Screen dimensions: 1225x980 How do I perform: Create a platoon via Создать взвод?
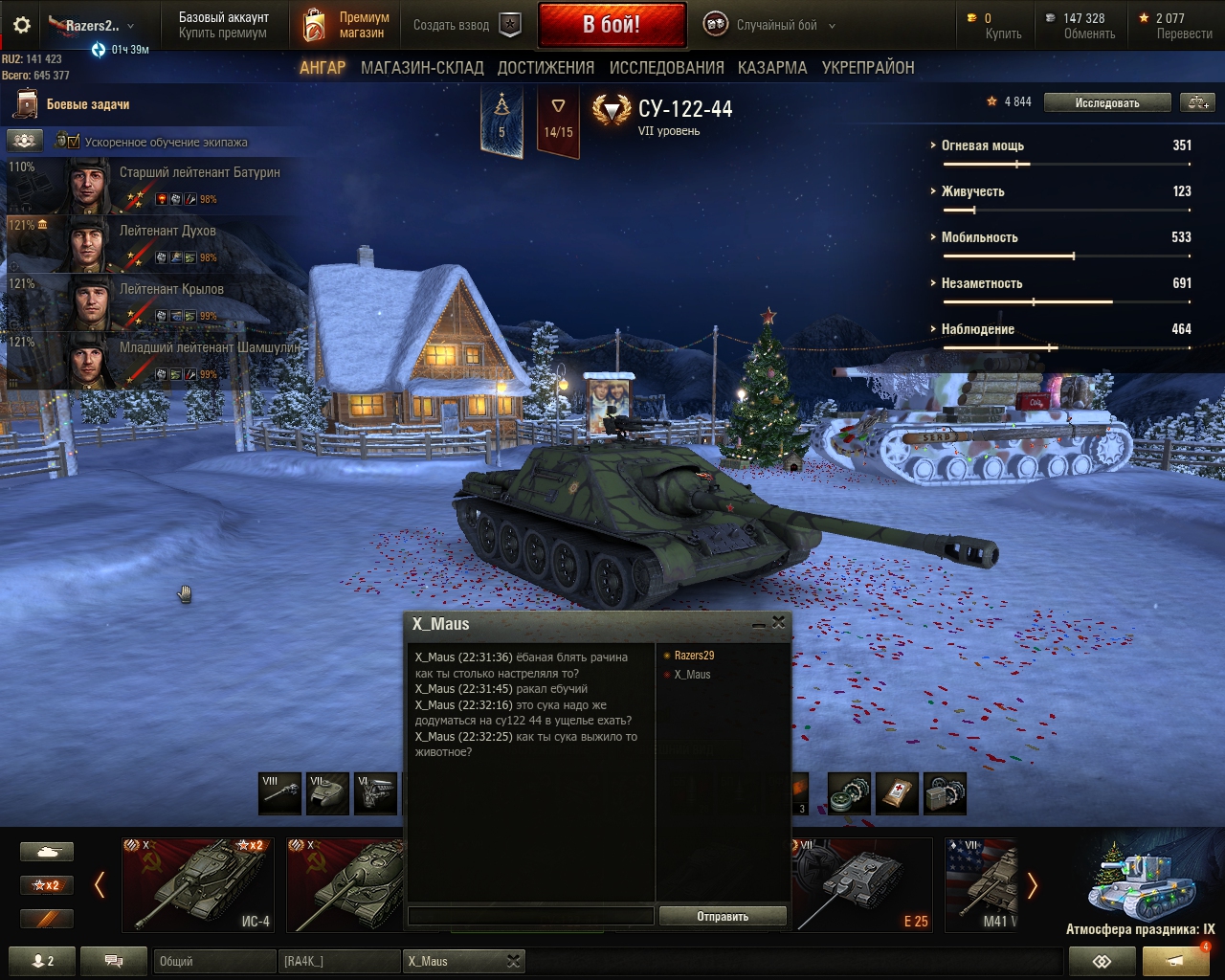[466, 25]
